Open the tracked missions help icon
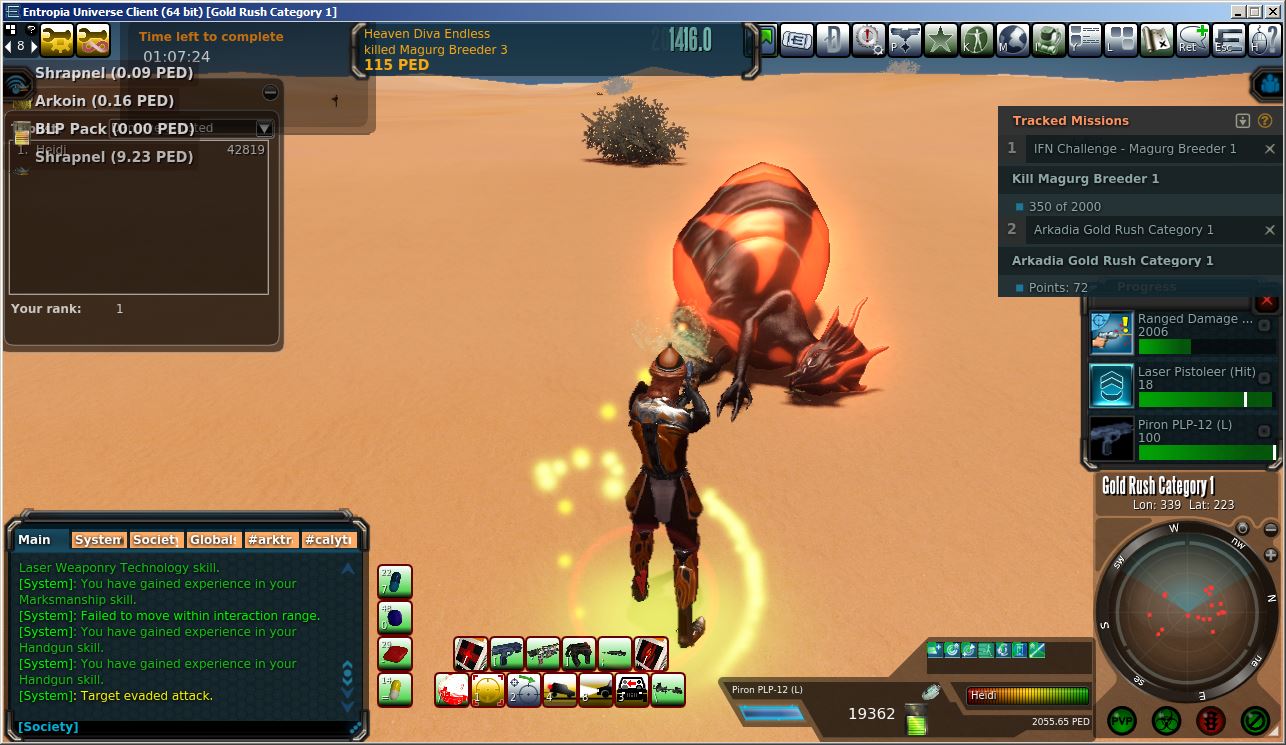 point(1265,121)
